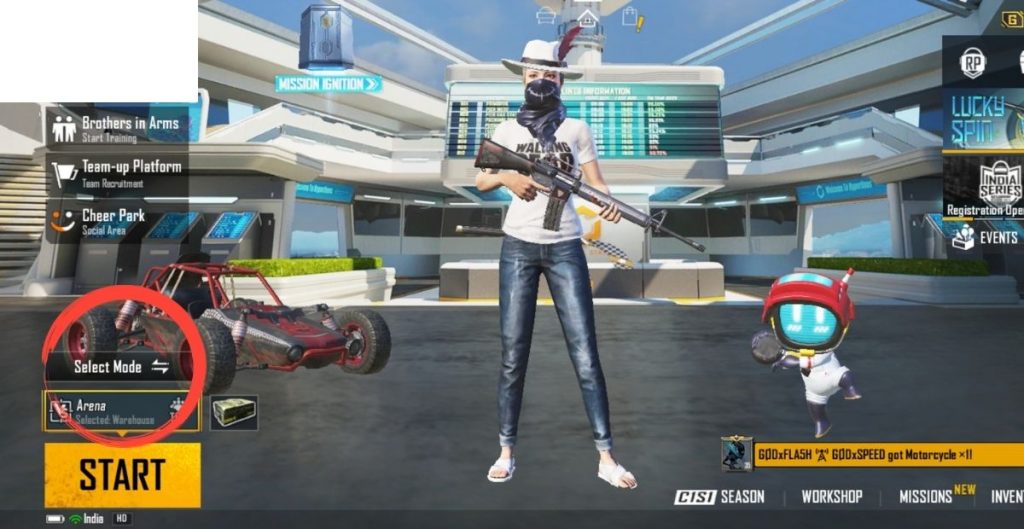Open the Team-up Platform recruitment
The width and height of the screenshot is (1024, 529).
pos(116,172)
